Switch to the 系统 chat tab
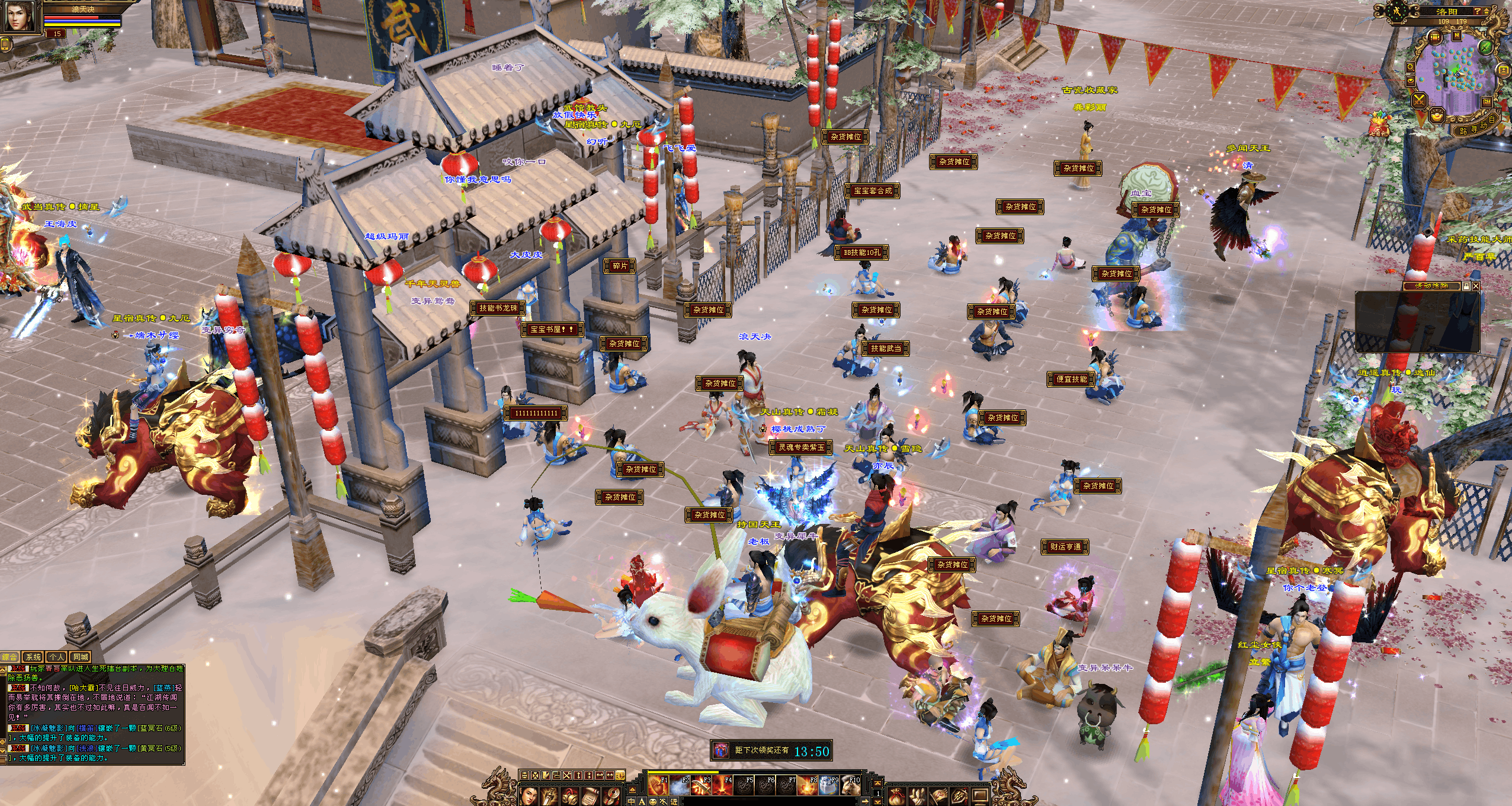This screenshot has height=806, width=1512. point(33,657)
